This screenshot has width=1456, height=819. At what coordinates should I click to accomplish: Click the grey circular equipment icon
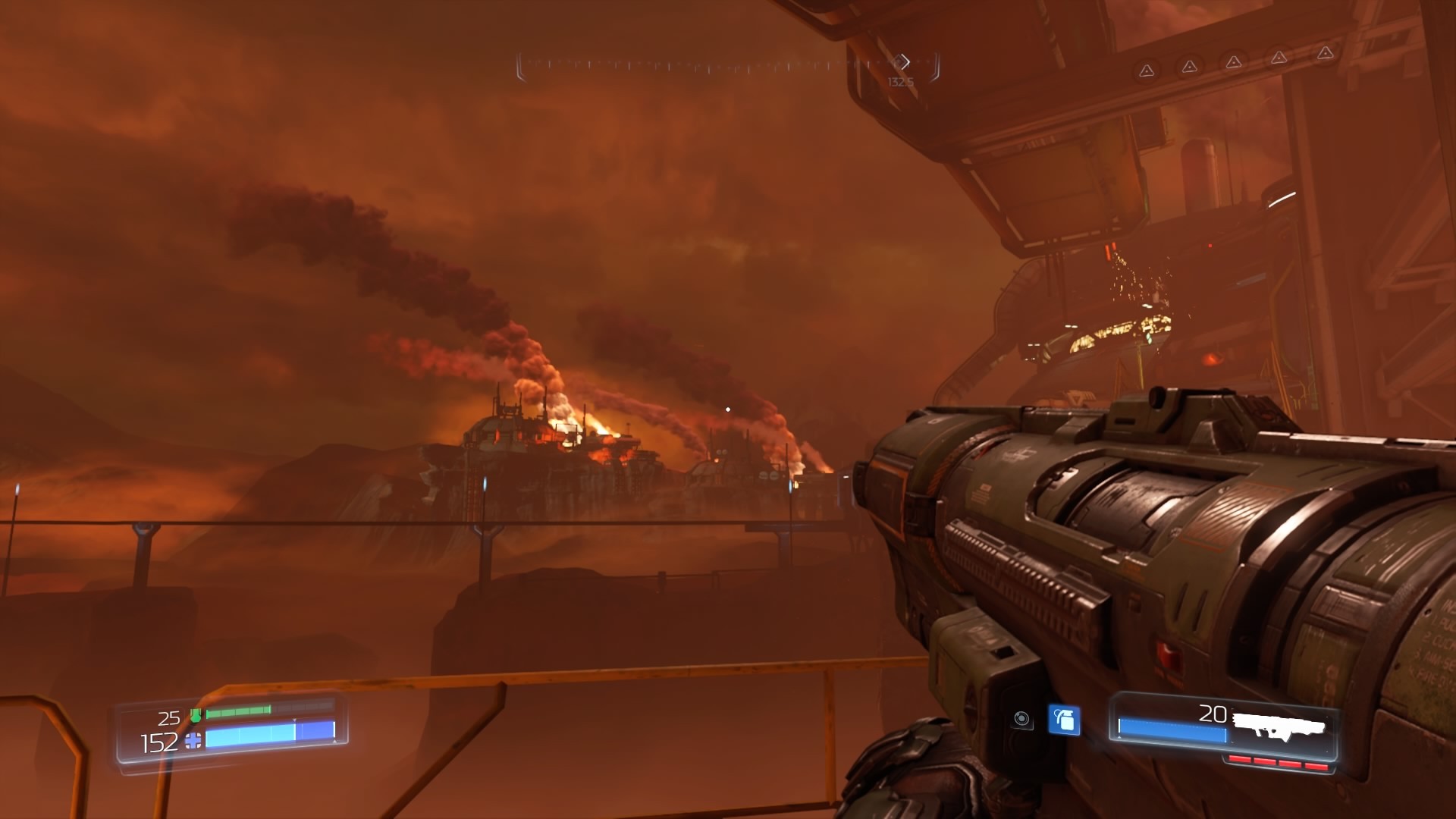click(x=1021, y=719)
